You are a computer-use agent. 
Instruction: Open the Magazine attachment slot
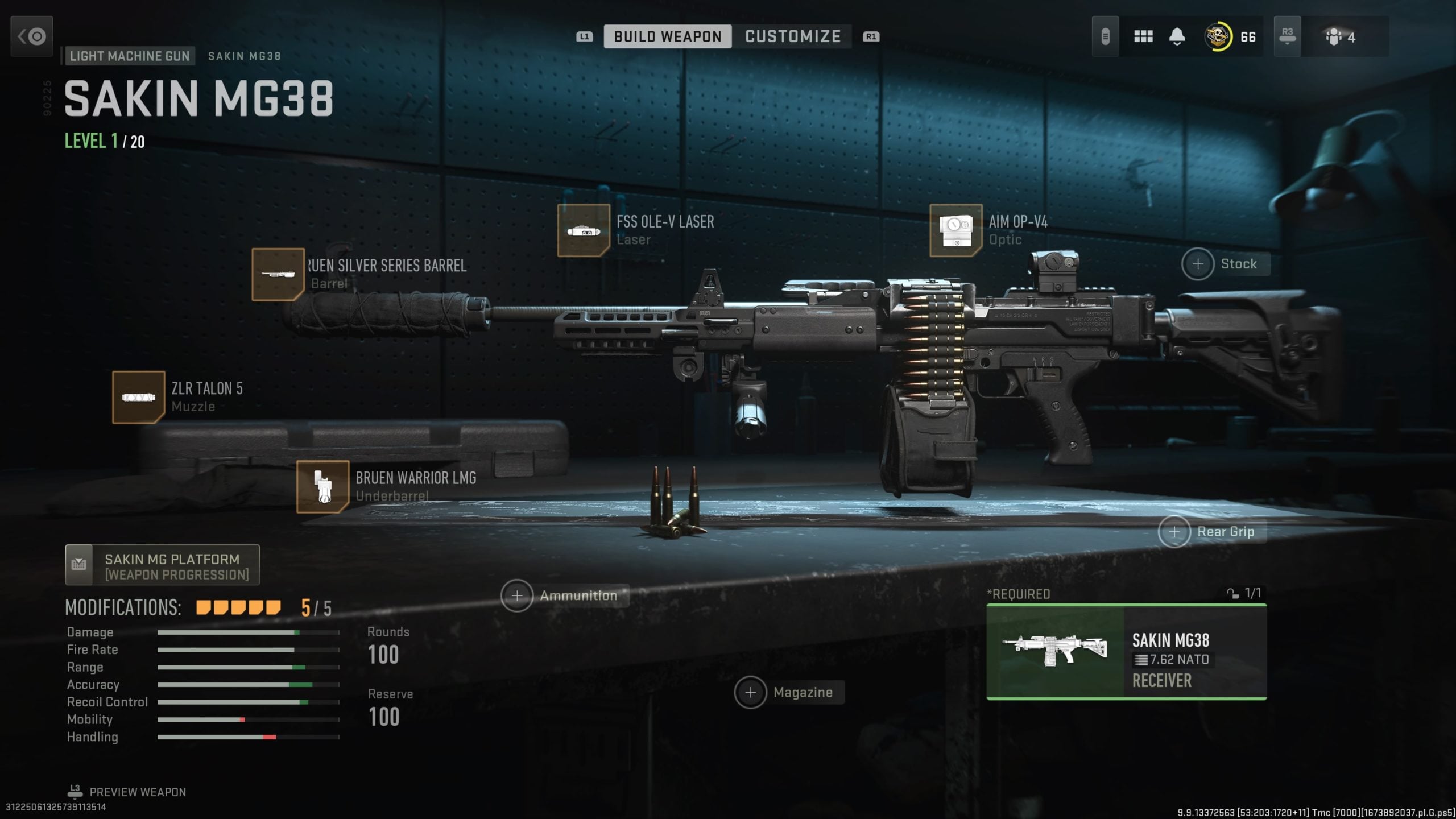(x=751, y=692)
